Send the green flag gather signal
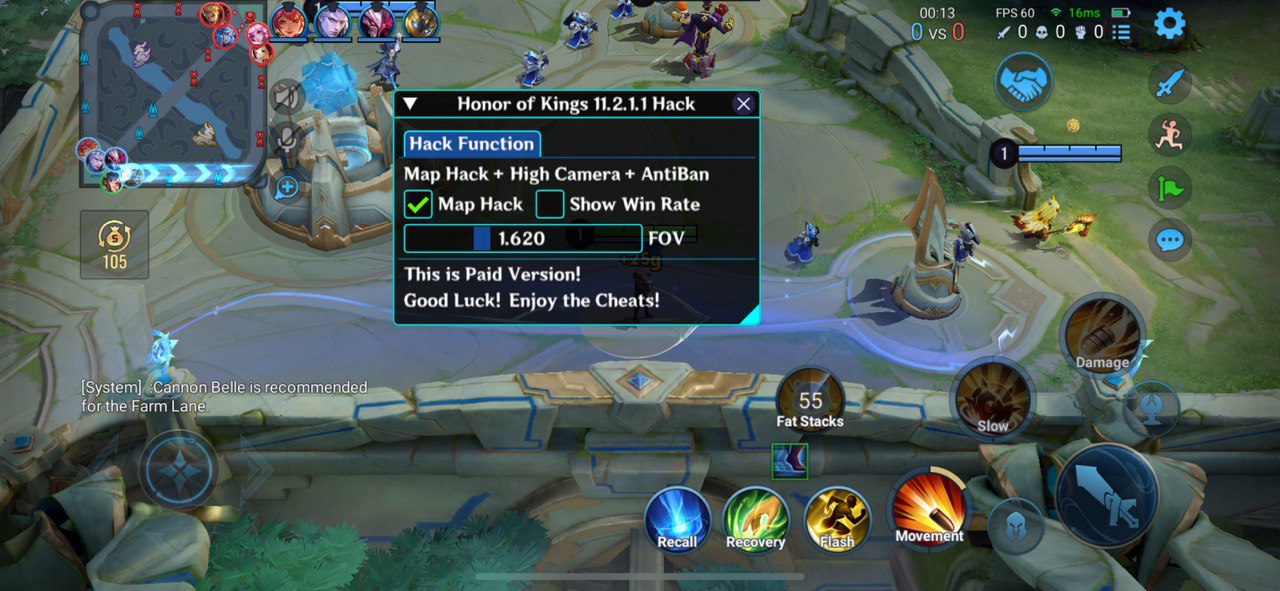 [1169, 187]
